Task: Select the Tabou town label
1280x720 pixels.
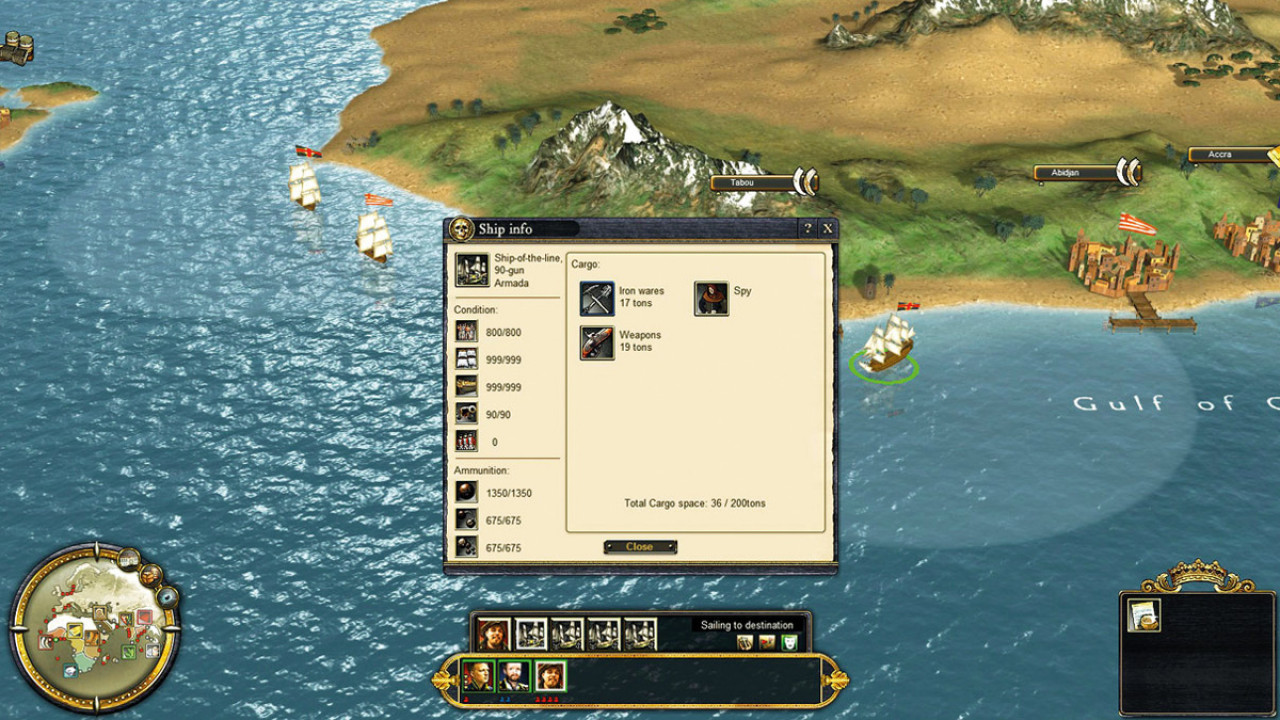Action: pos(750,183)
